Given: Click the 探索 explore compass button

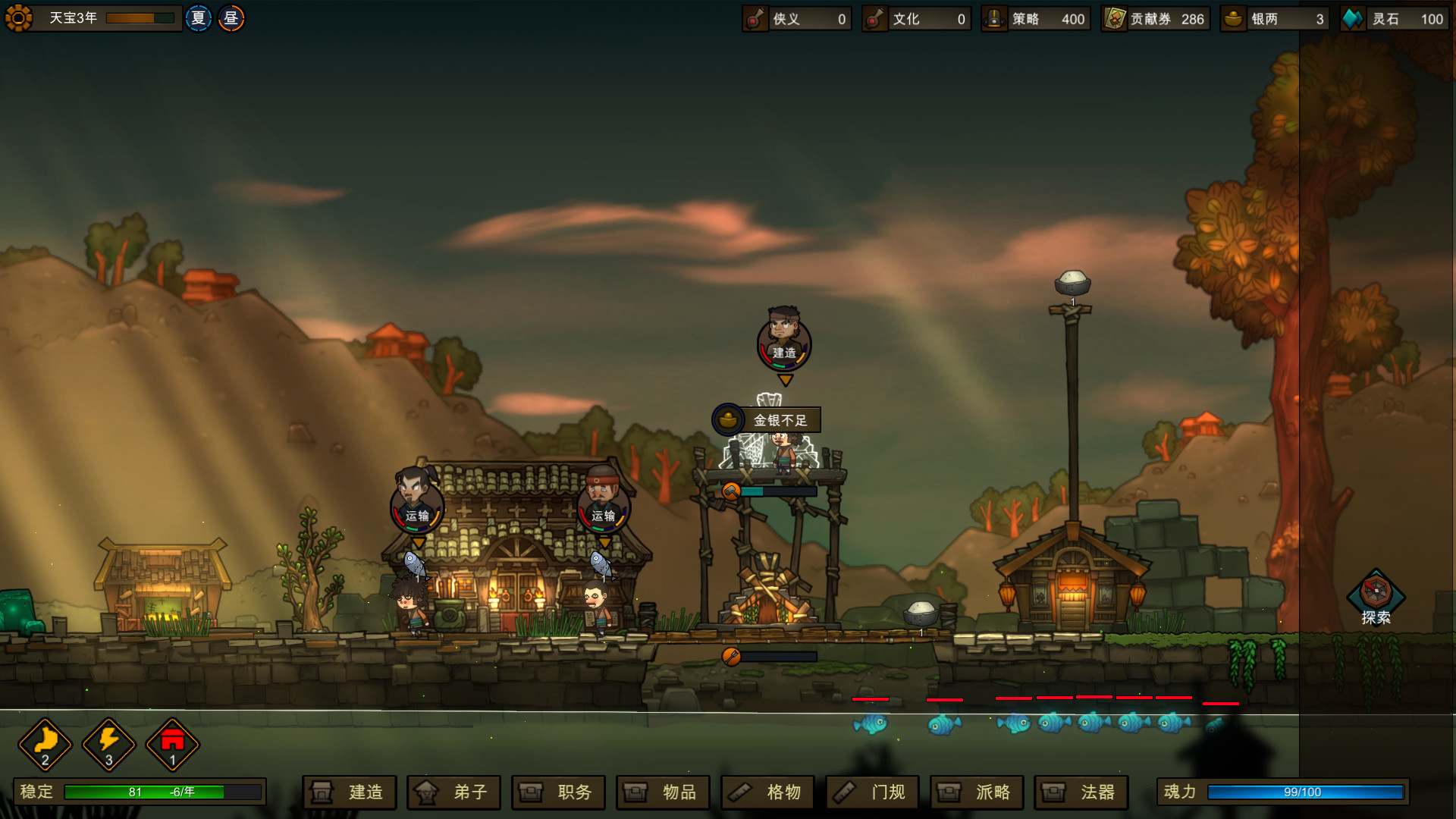Looking at the screenshot, I should [x=1376, y=596].
